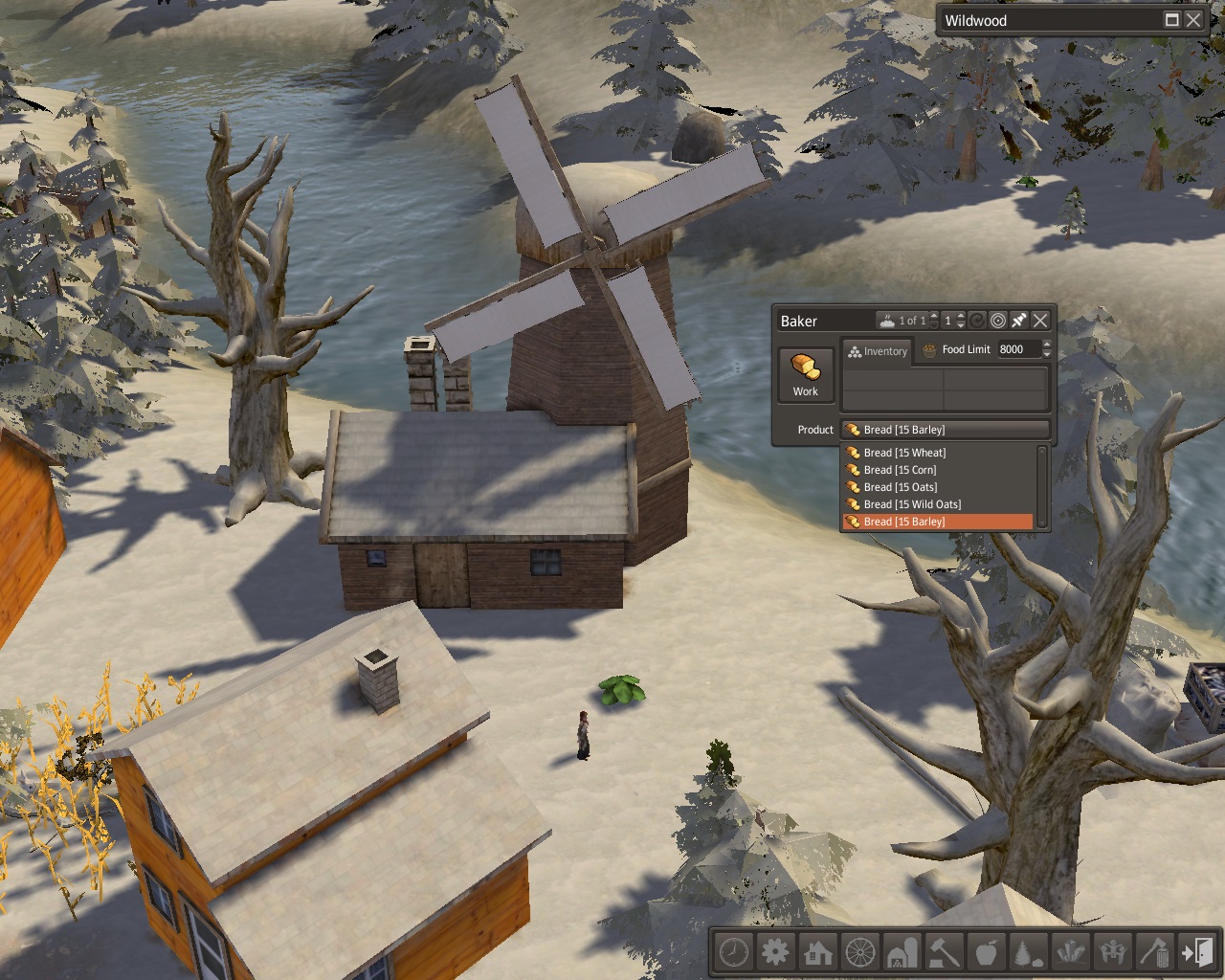Click the exit door icon in toolbar
1225x980 pixels.
tap(1196, 952)
